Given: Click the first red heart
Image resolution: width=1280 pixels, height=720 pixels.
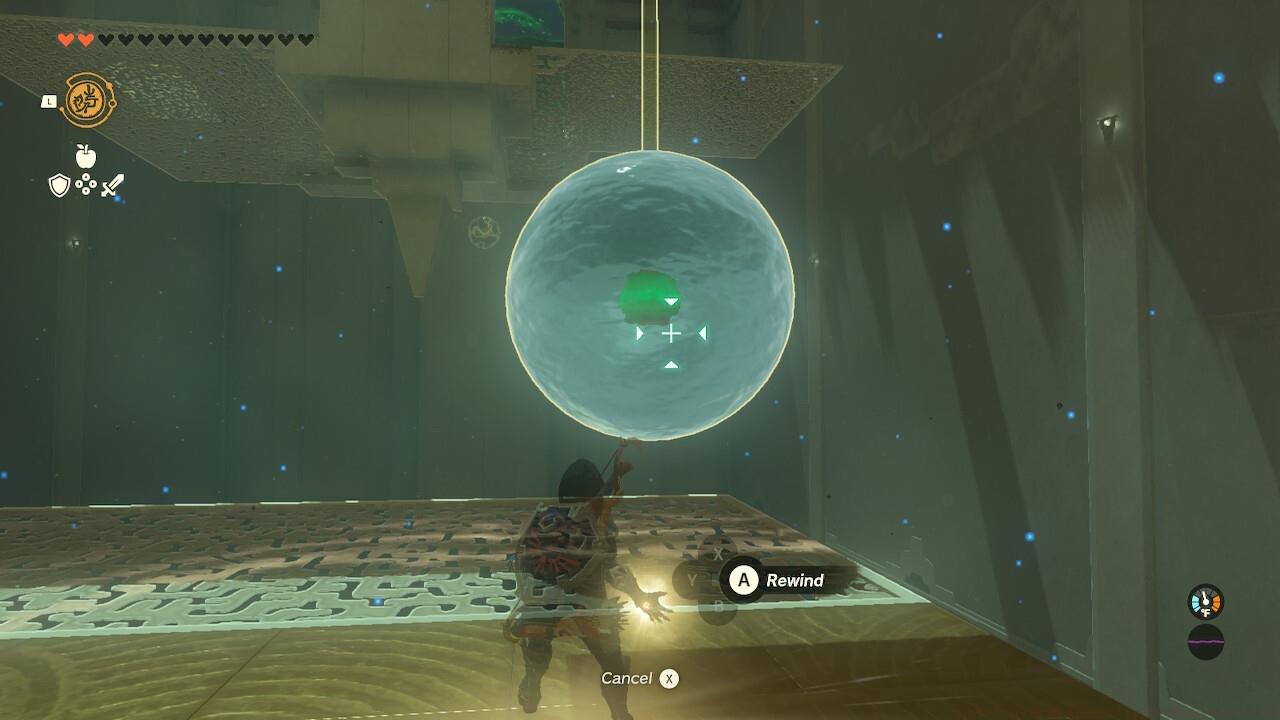Looking at the screenshot, I should tap(64, 39).
